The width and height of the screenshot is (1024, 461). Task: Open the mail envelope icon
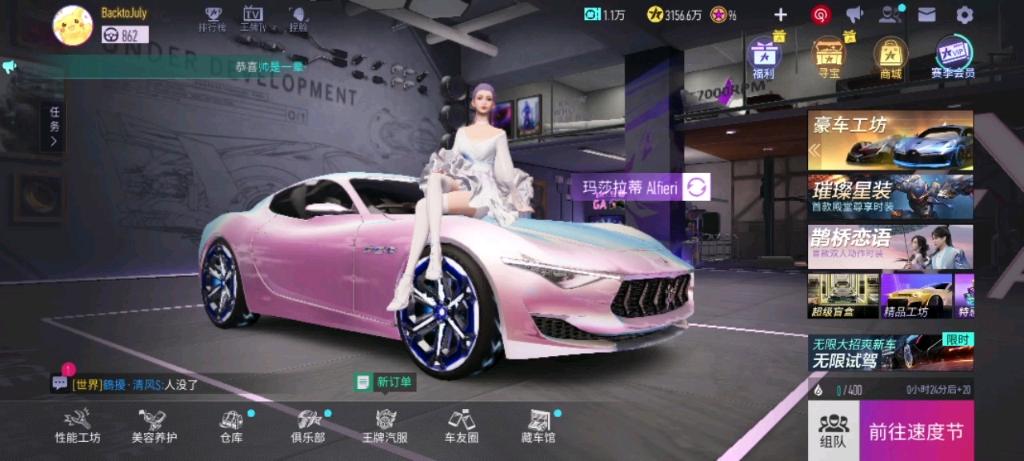tap(927, 15)
